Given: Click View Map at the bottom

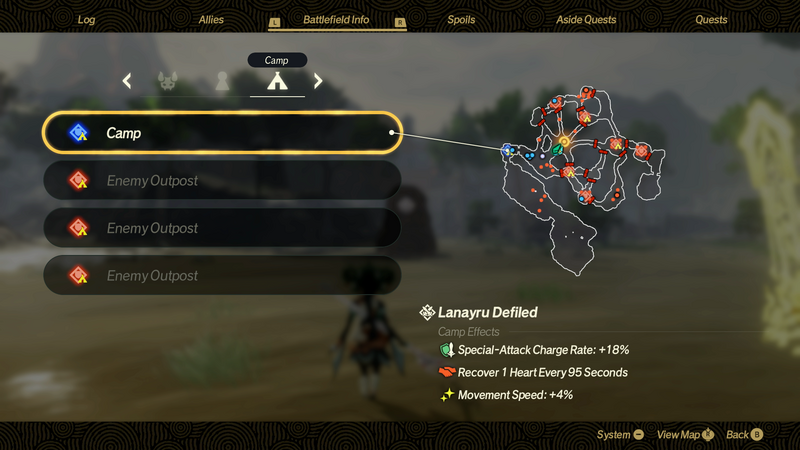Looking at the screenshot, I should pyautogui.click(x=685, y=435).
